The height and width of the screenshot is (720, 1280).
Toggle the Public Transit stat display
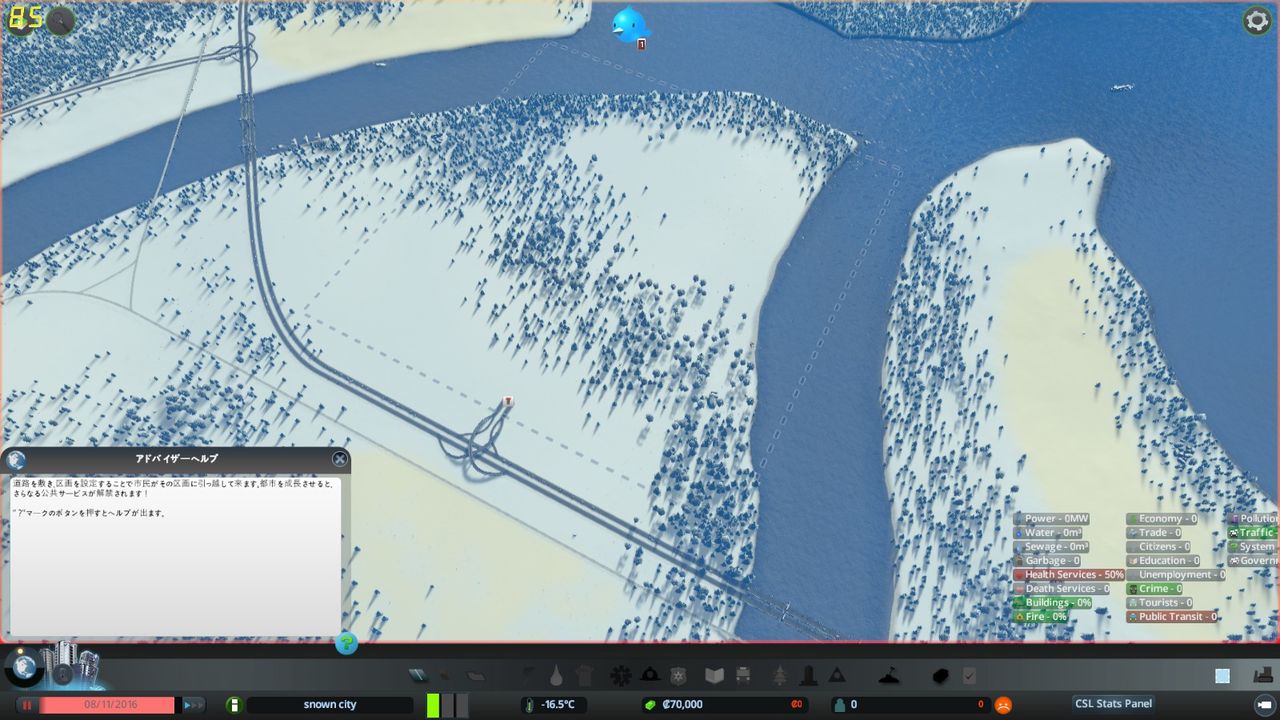pyautogui.click(x=1178, y=616)
